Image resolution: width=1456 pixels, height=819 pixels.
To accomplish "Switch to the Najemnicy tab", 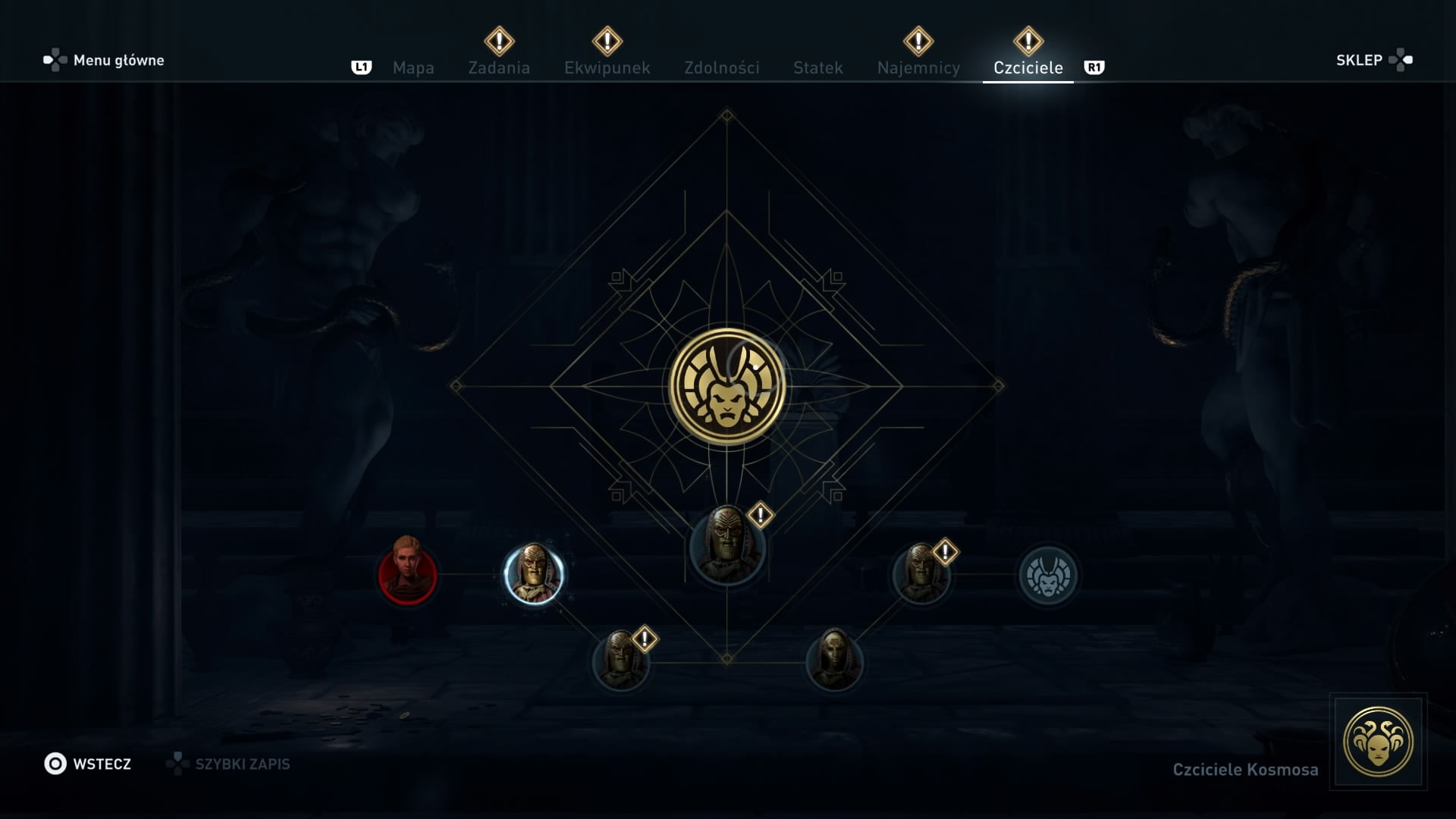I will (918, 67).
